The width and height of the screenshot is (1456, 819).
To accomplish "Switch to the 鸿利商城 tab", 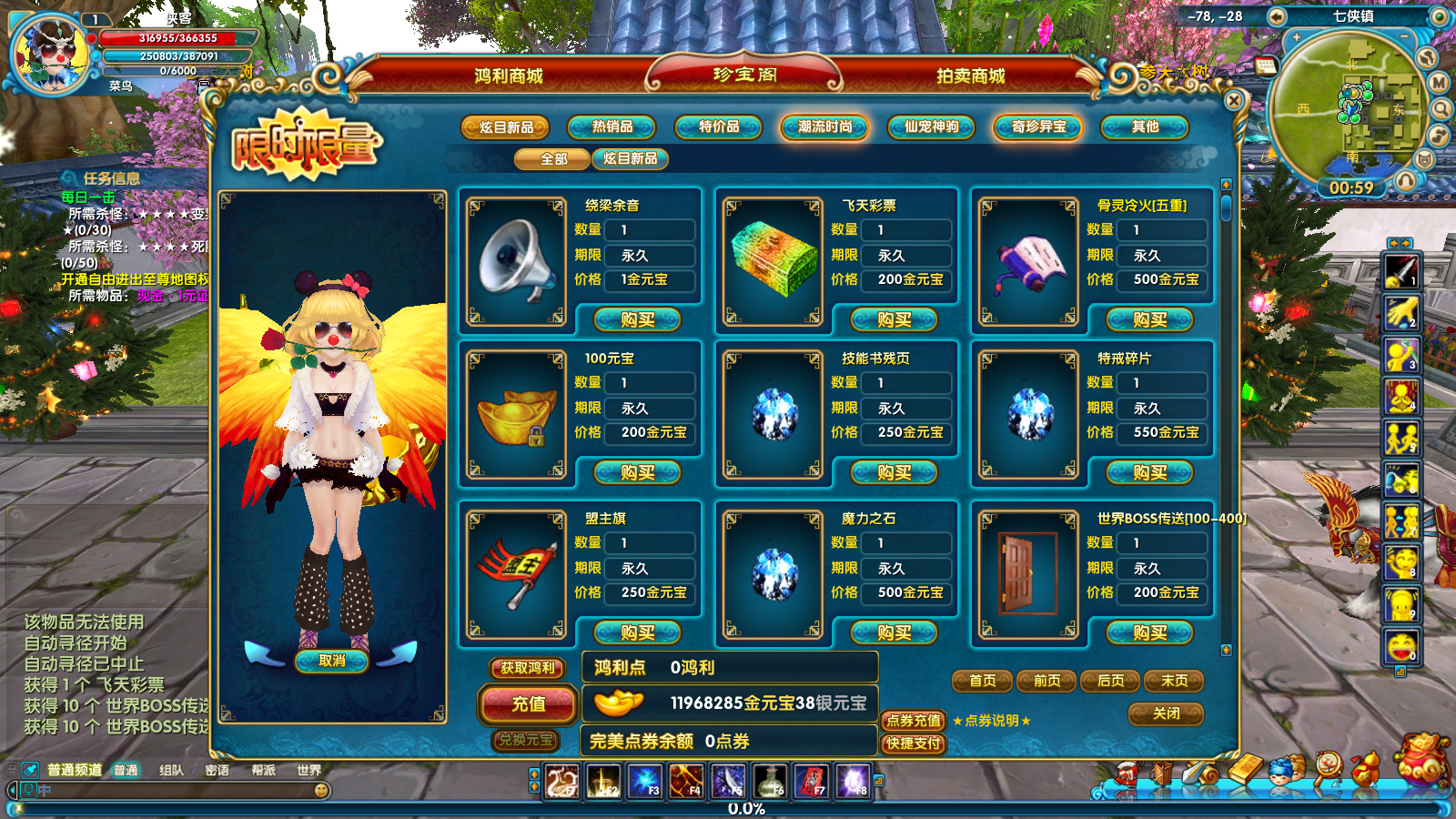I will [x=508, y=76].
